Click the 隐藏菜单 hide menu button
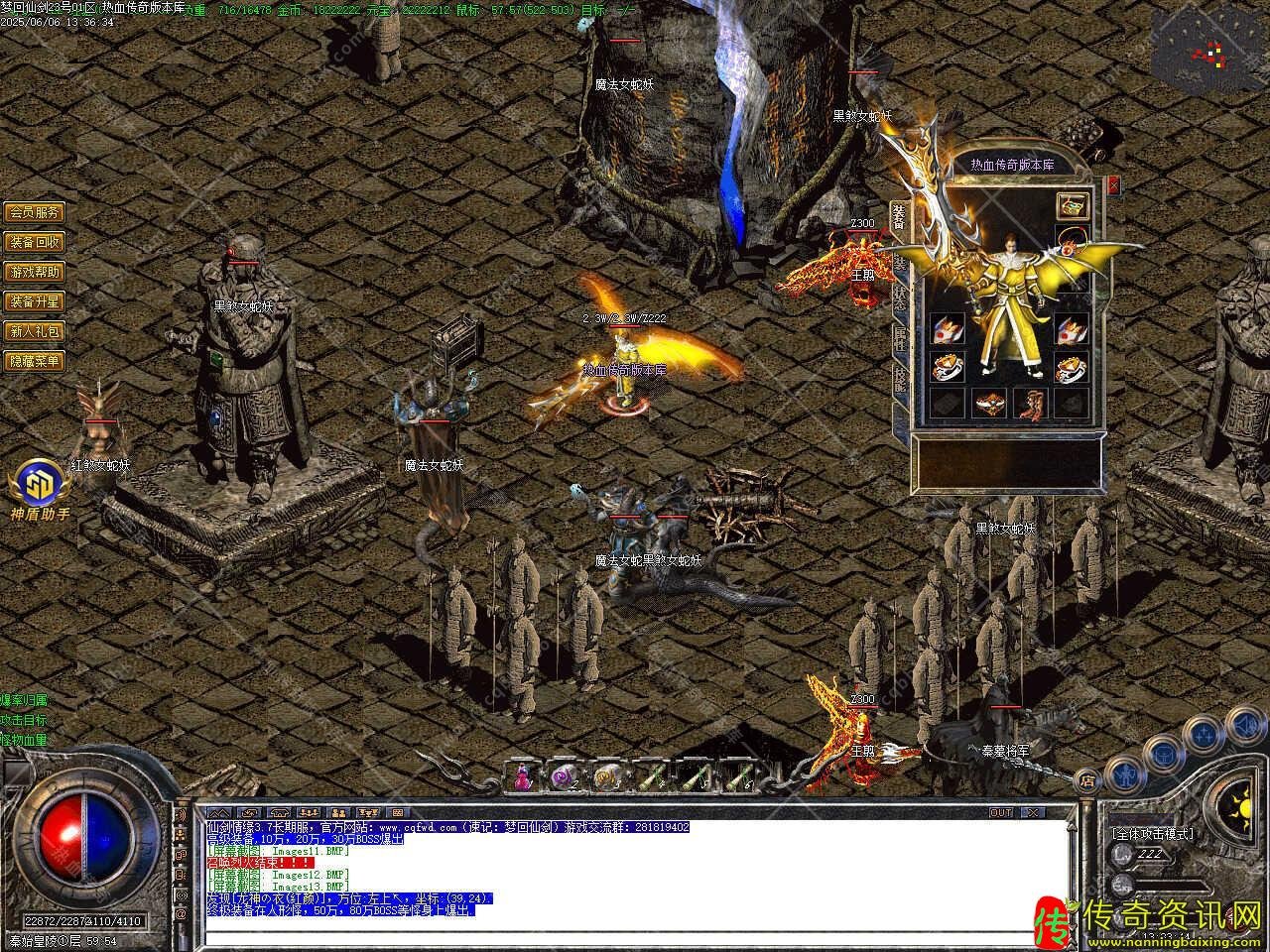 tap(35, 361)
